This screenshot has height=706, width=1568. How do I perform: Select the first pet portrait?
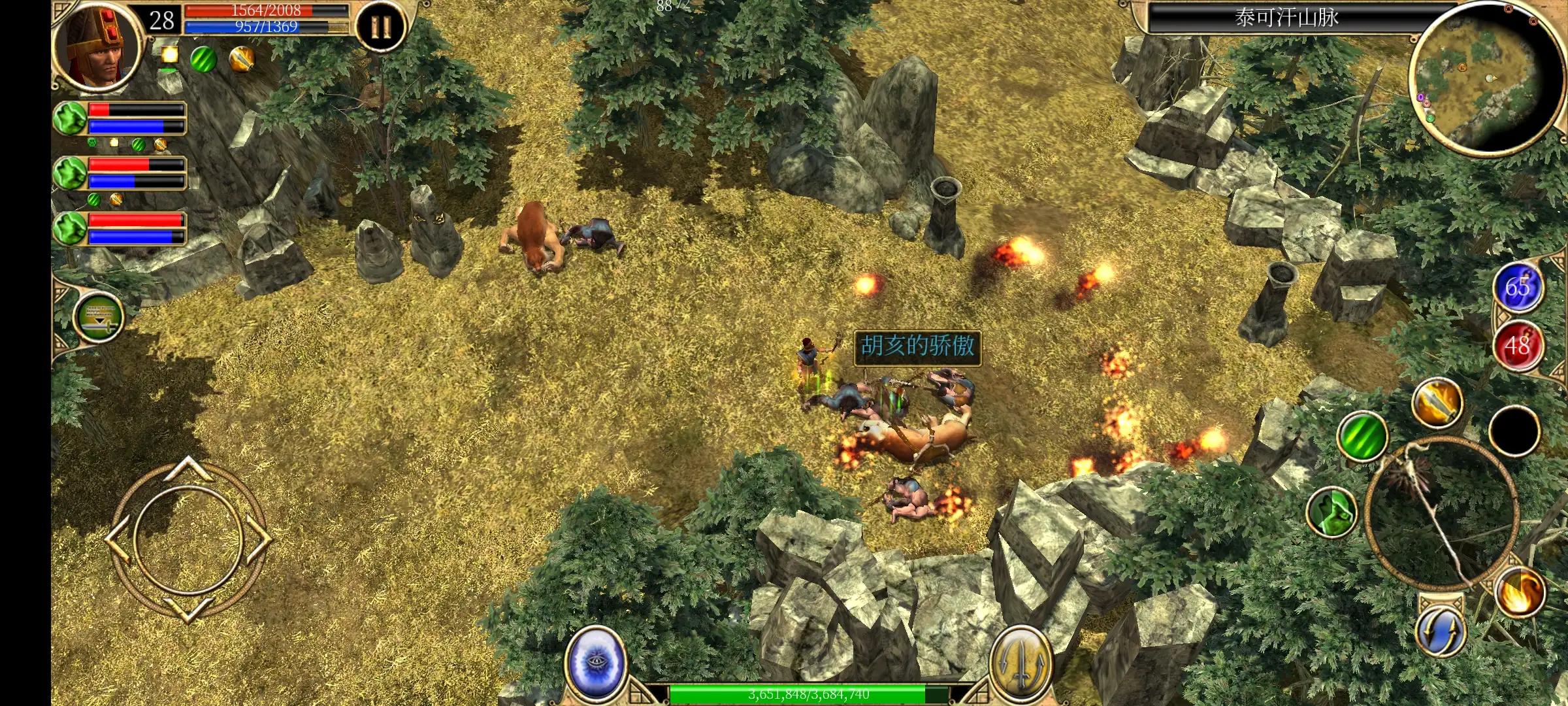click(70, 118)
